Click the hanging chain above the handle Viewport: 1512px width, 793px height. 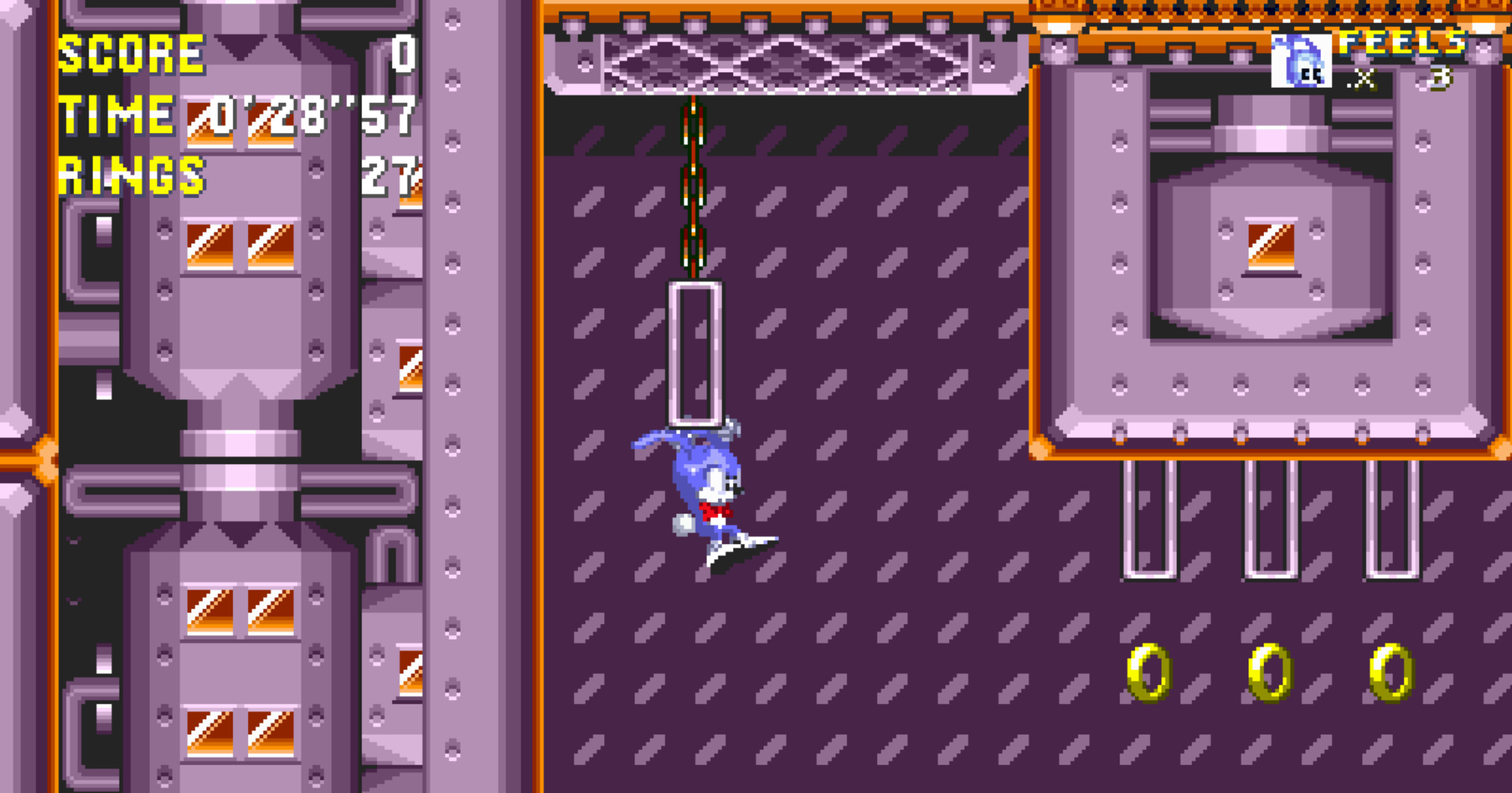(693, 185)
